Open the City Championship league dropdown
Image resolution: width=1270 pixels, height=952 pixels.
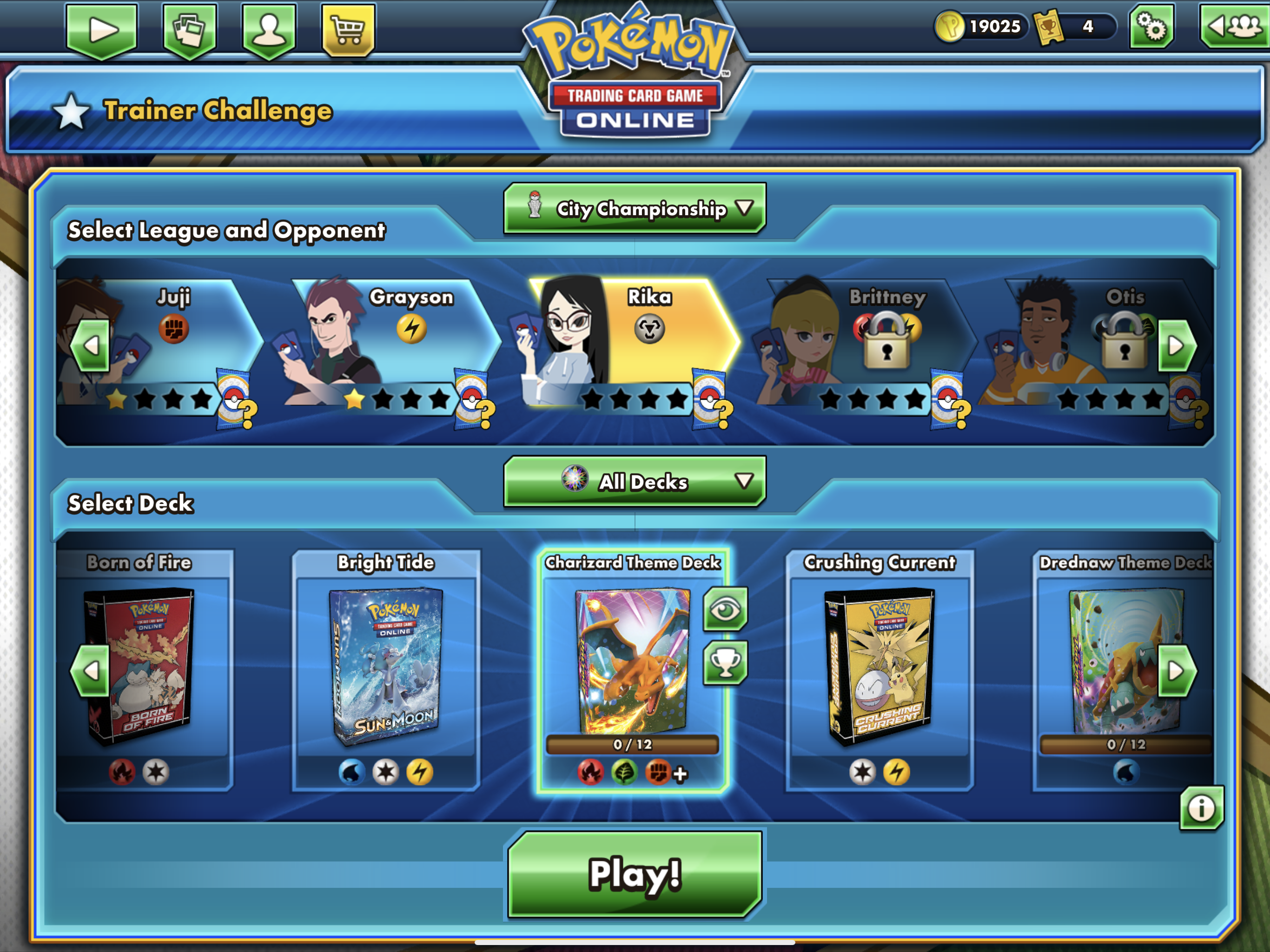pyautogui.click(x=635, y=209)
